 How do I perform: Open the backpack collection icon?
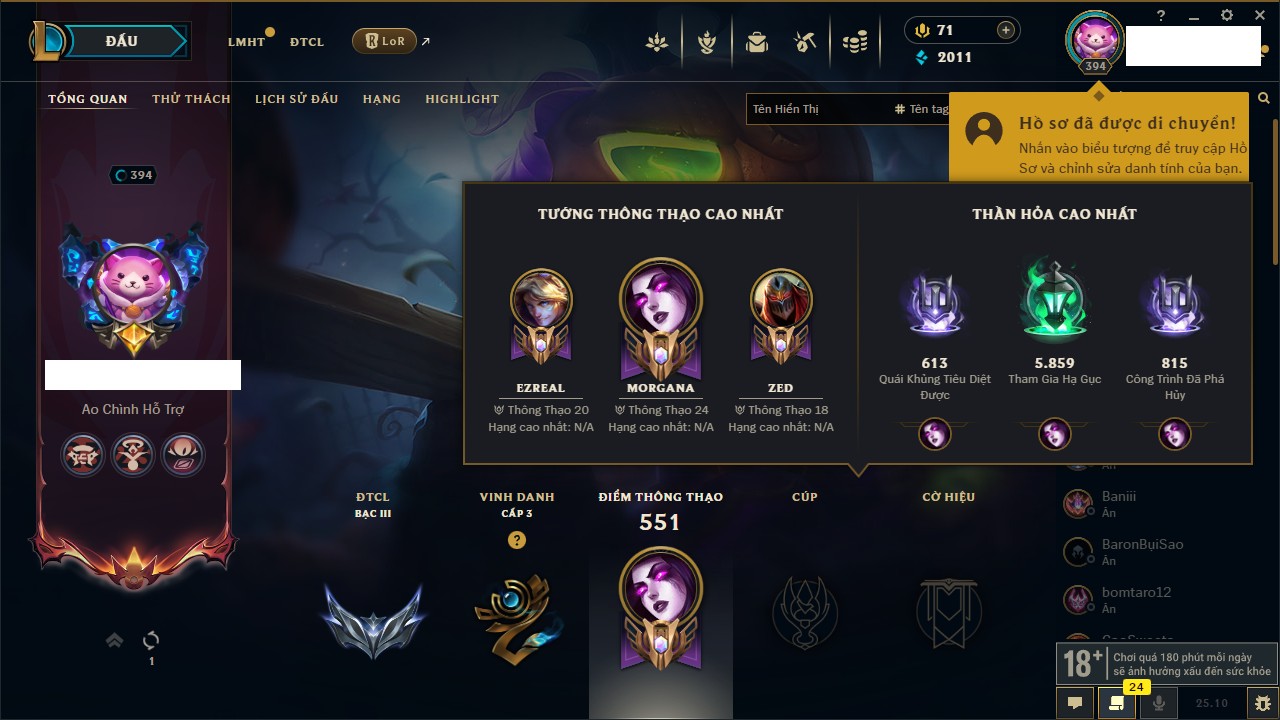click(757, 42)
